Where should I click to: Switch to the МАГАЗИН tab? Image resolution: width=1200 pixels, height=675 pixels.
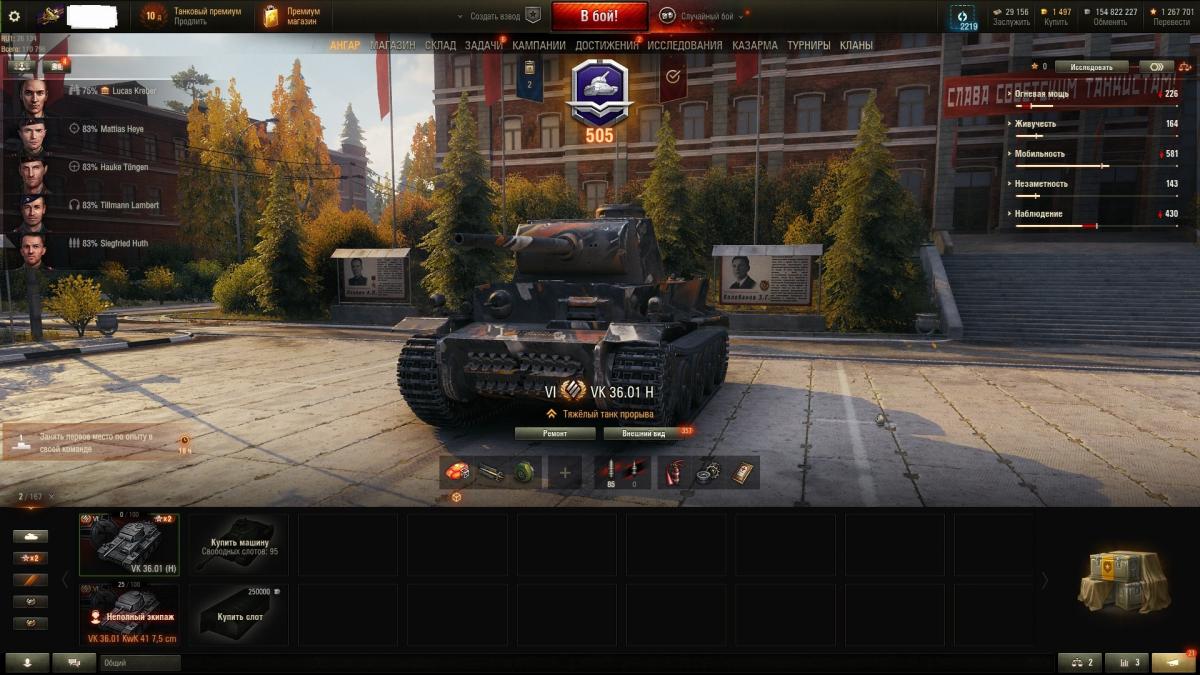[392, 45]
